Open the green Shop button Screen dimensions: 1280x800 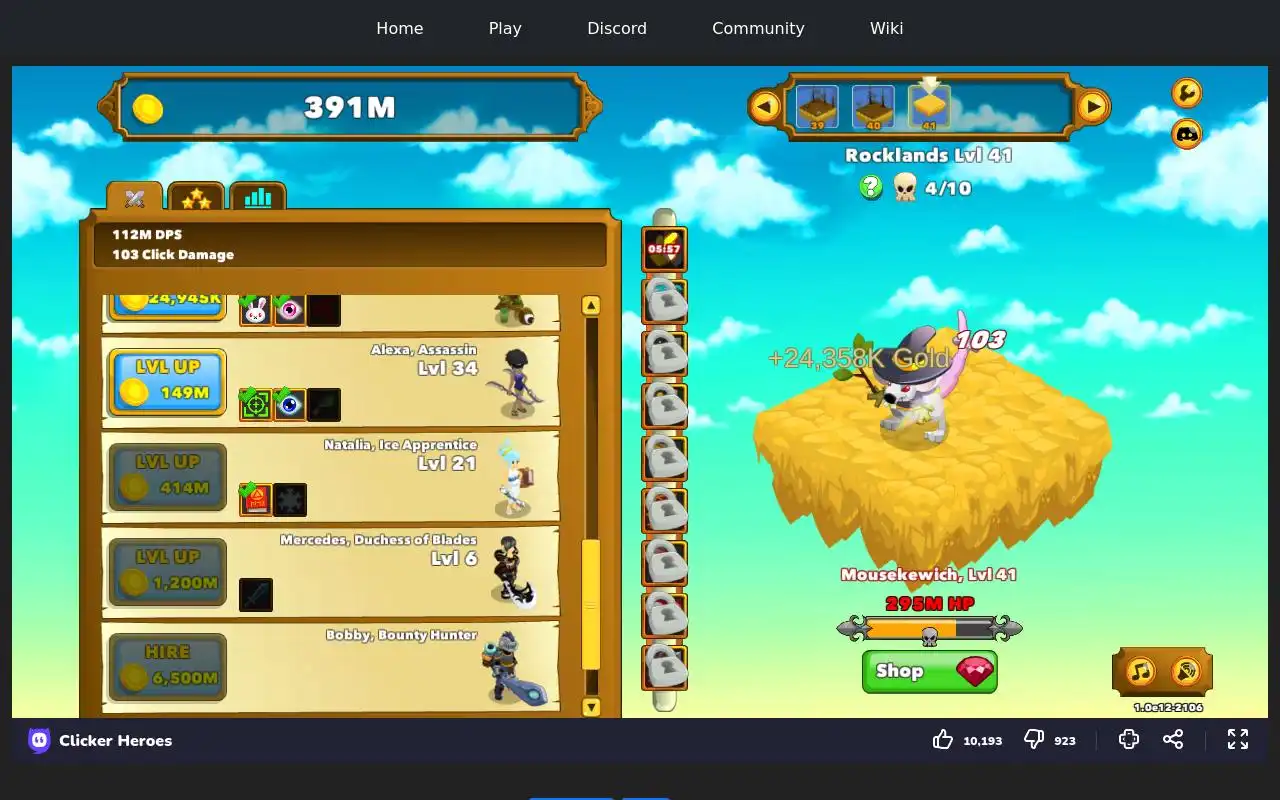click(929, 671)
